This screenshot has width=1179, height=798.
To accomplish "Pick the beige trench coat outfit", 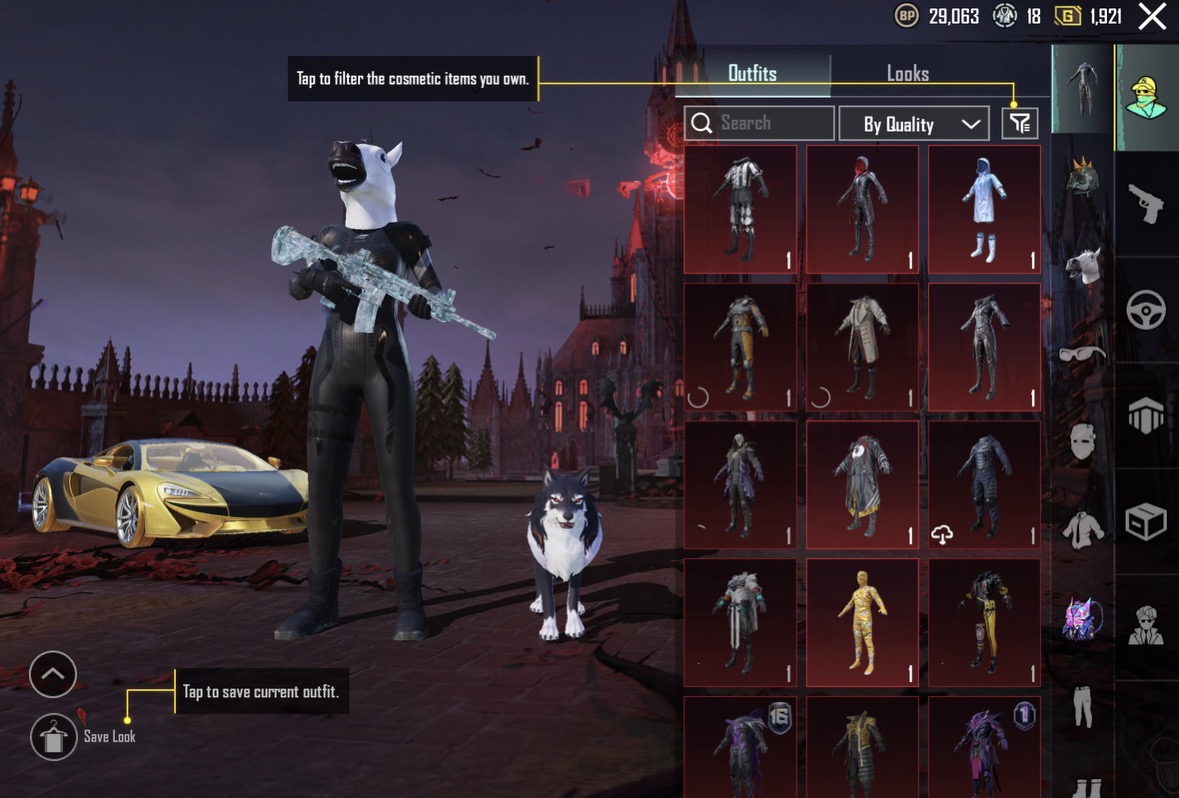I will coord(862,347).
